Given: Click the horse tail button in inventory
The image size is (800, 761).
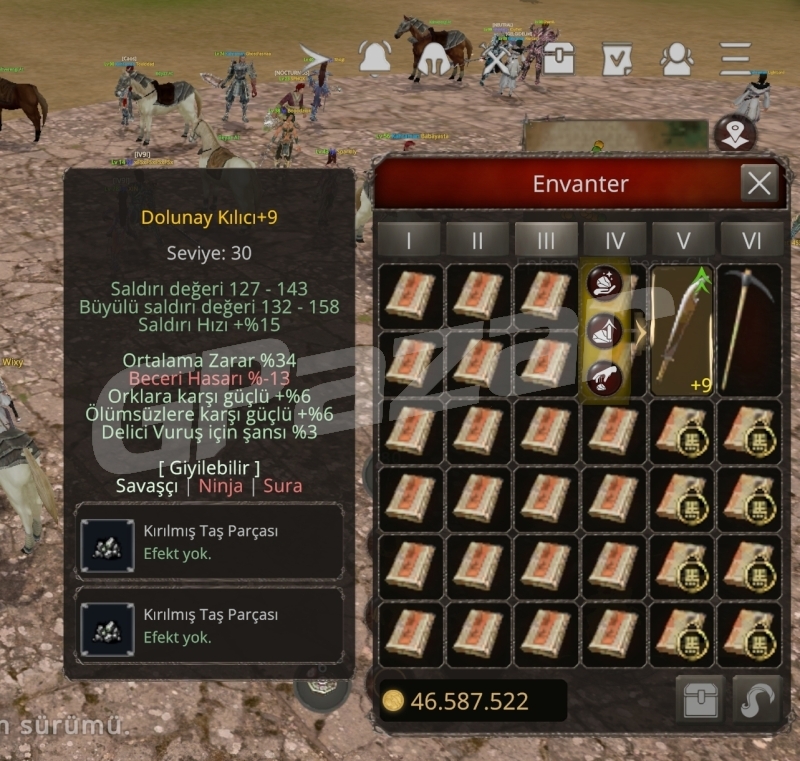Looking at the screenshot, I should coord(757,700).
